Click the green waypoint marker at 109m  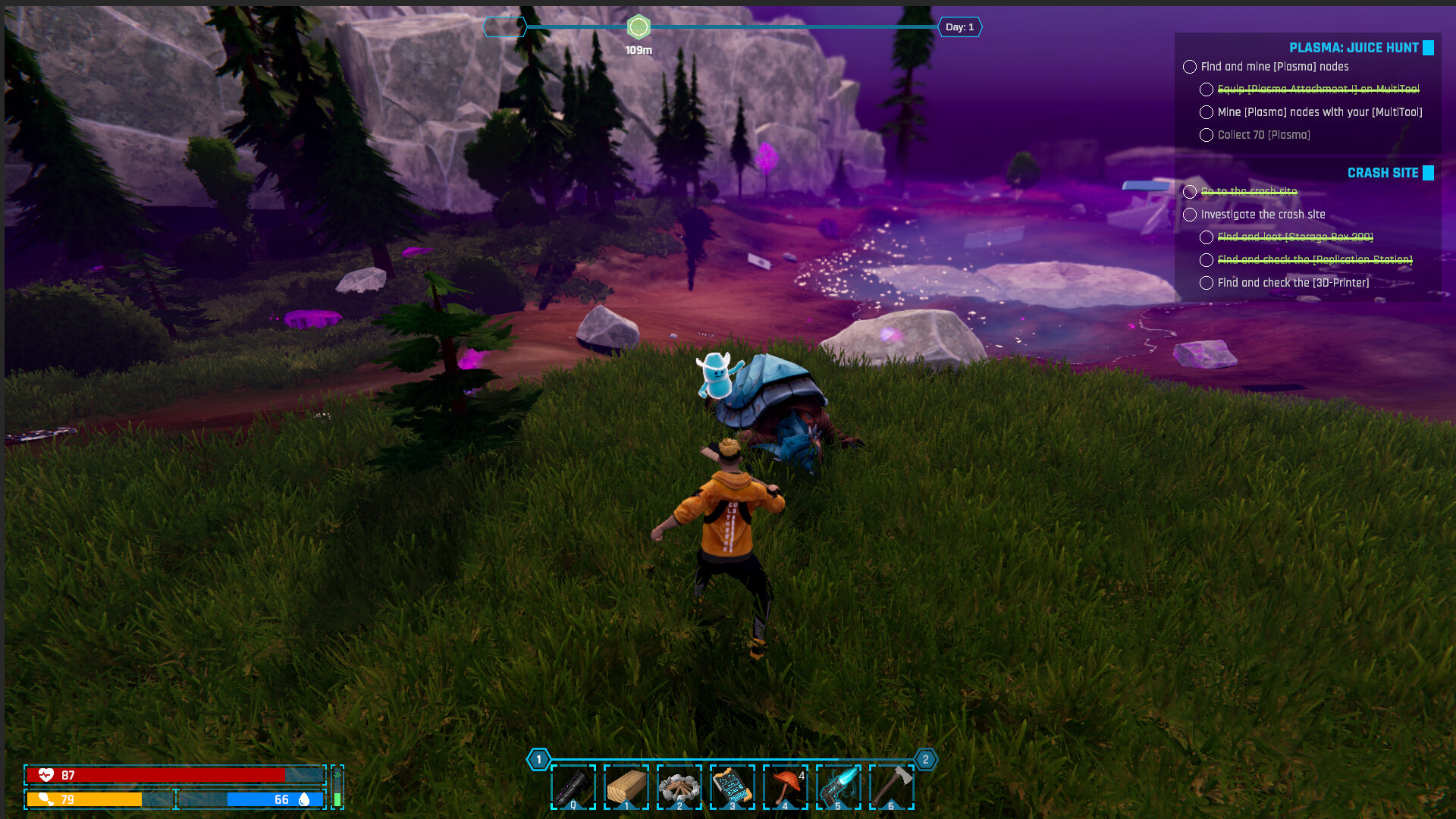(x=639, y=27)
